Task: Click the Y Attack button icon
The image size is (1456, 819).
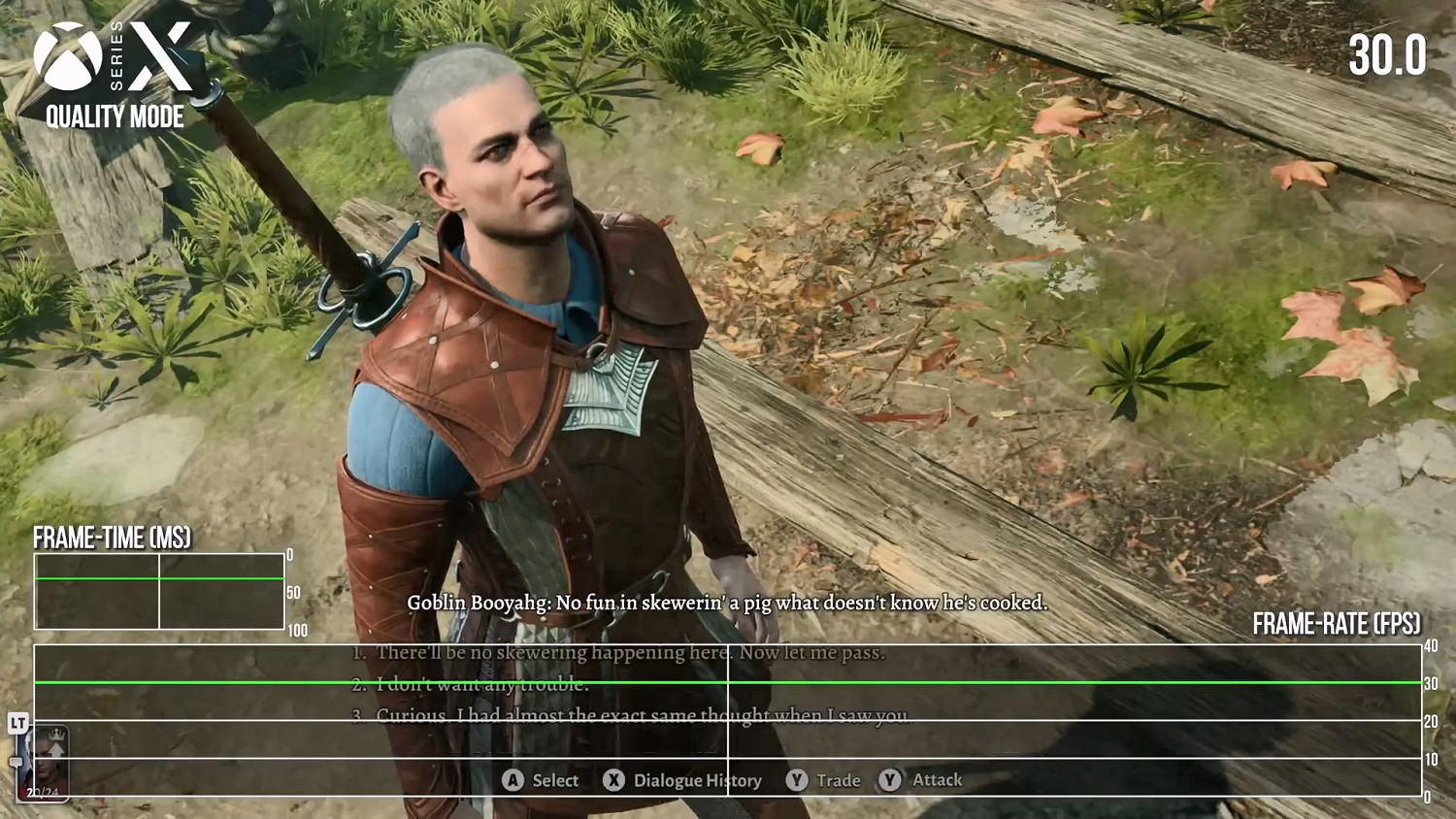Action: [x=889, y=780]
